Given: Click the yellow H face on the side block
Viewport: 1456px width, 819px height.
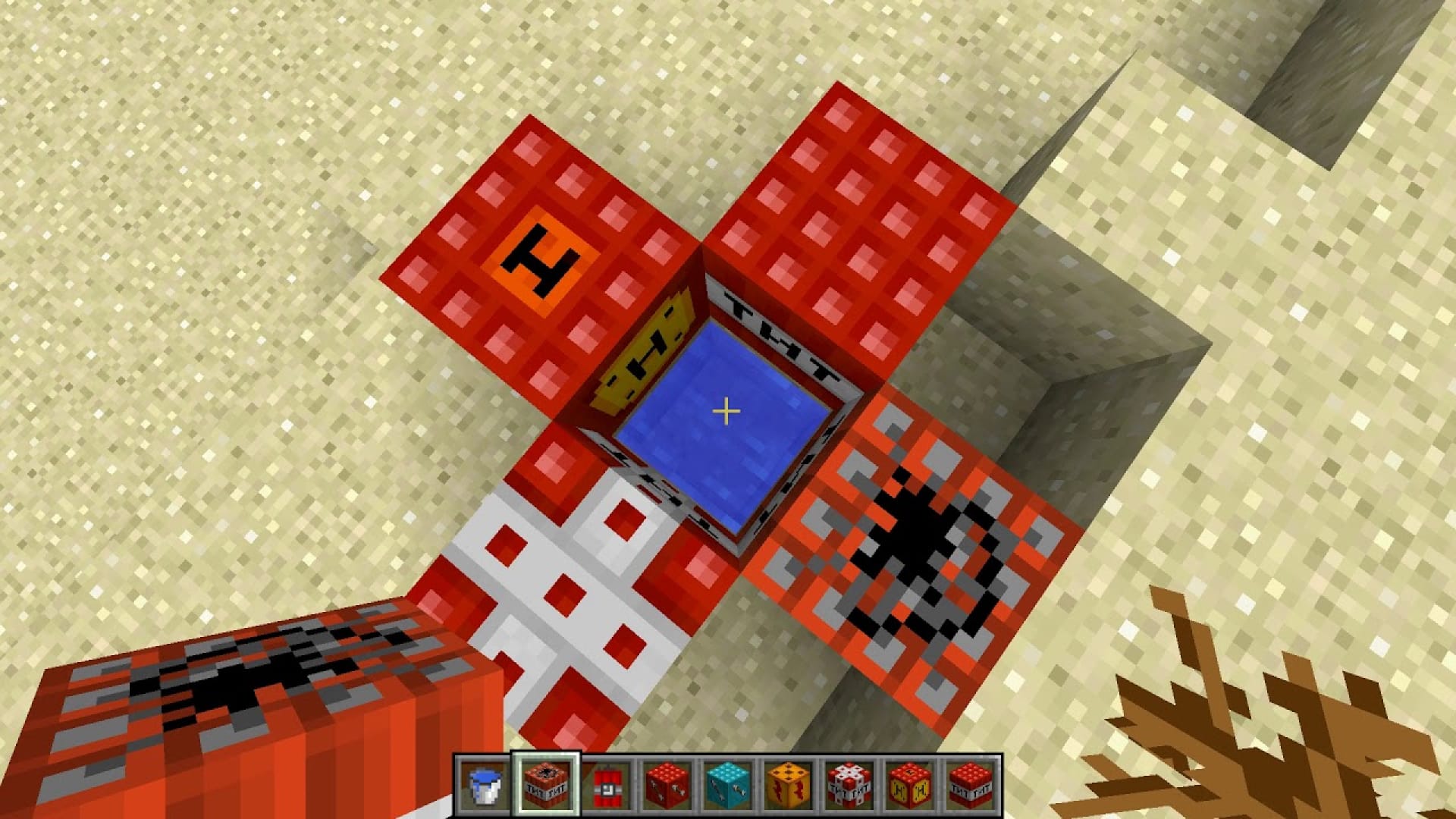Looking at the screenshot, I should coord(648,353).
